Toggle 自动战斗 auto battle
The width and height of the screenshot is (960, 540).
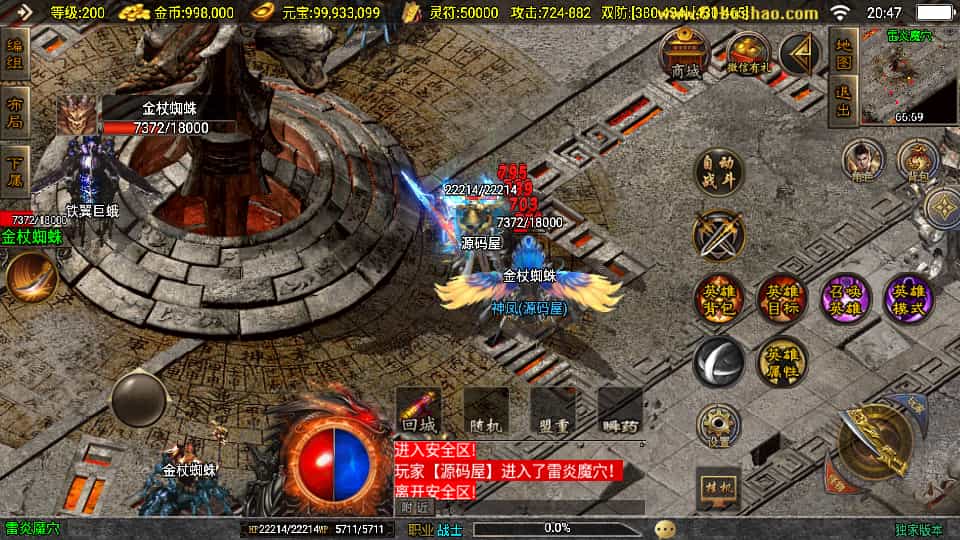(719, 173)
